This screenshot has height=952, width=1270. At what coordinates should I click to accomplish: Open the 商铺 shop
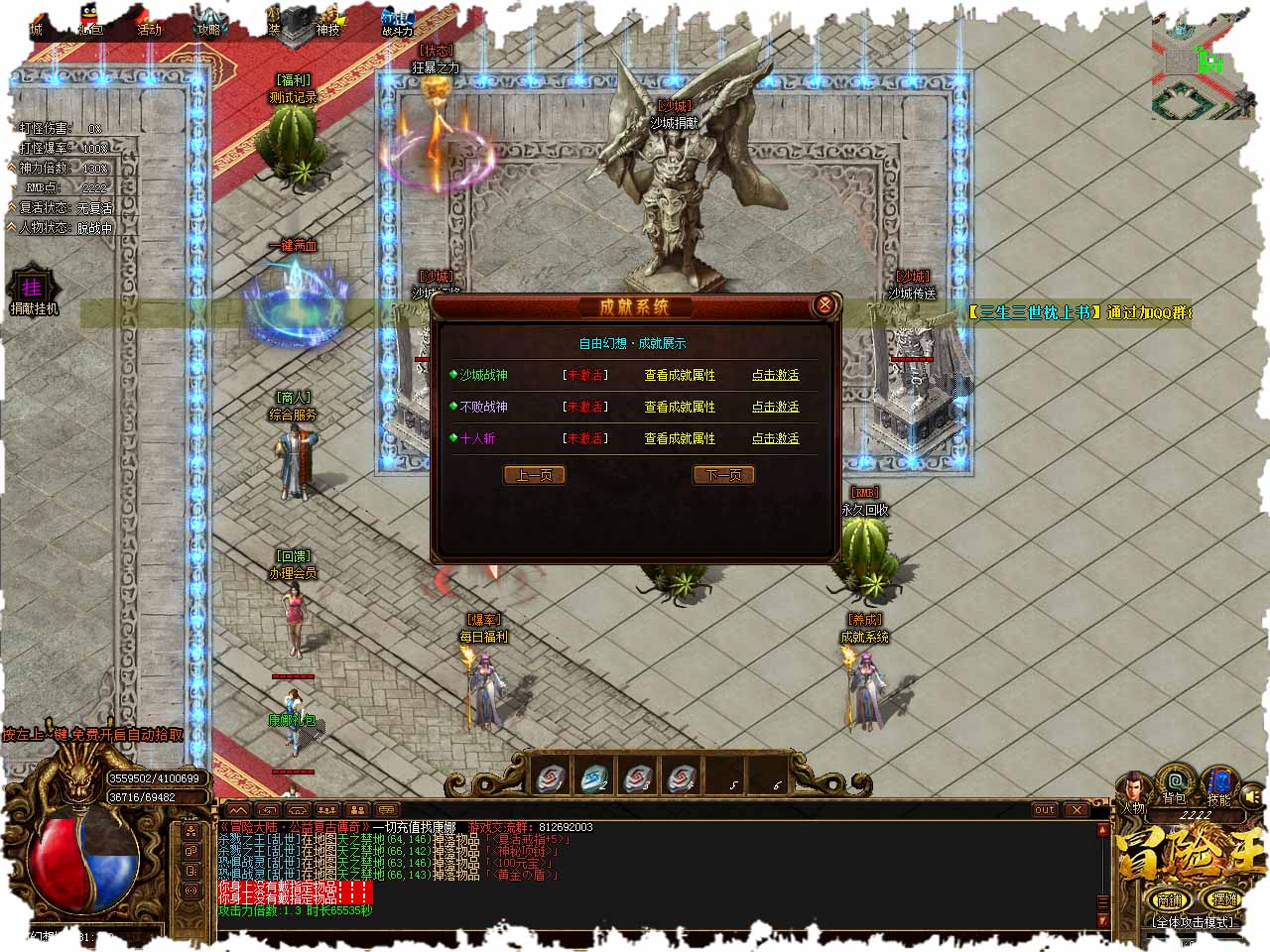[x=1171, y=899]
